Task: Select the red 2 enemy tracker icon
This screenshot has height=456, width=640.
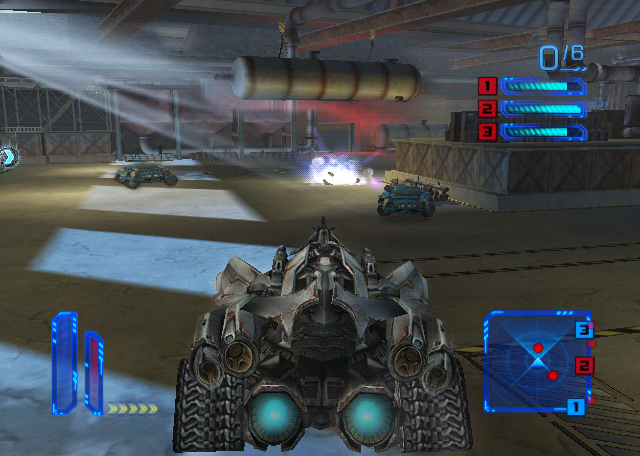Action: pos(488,109)
